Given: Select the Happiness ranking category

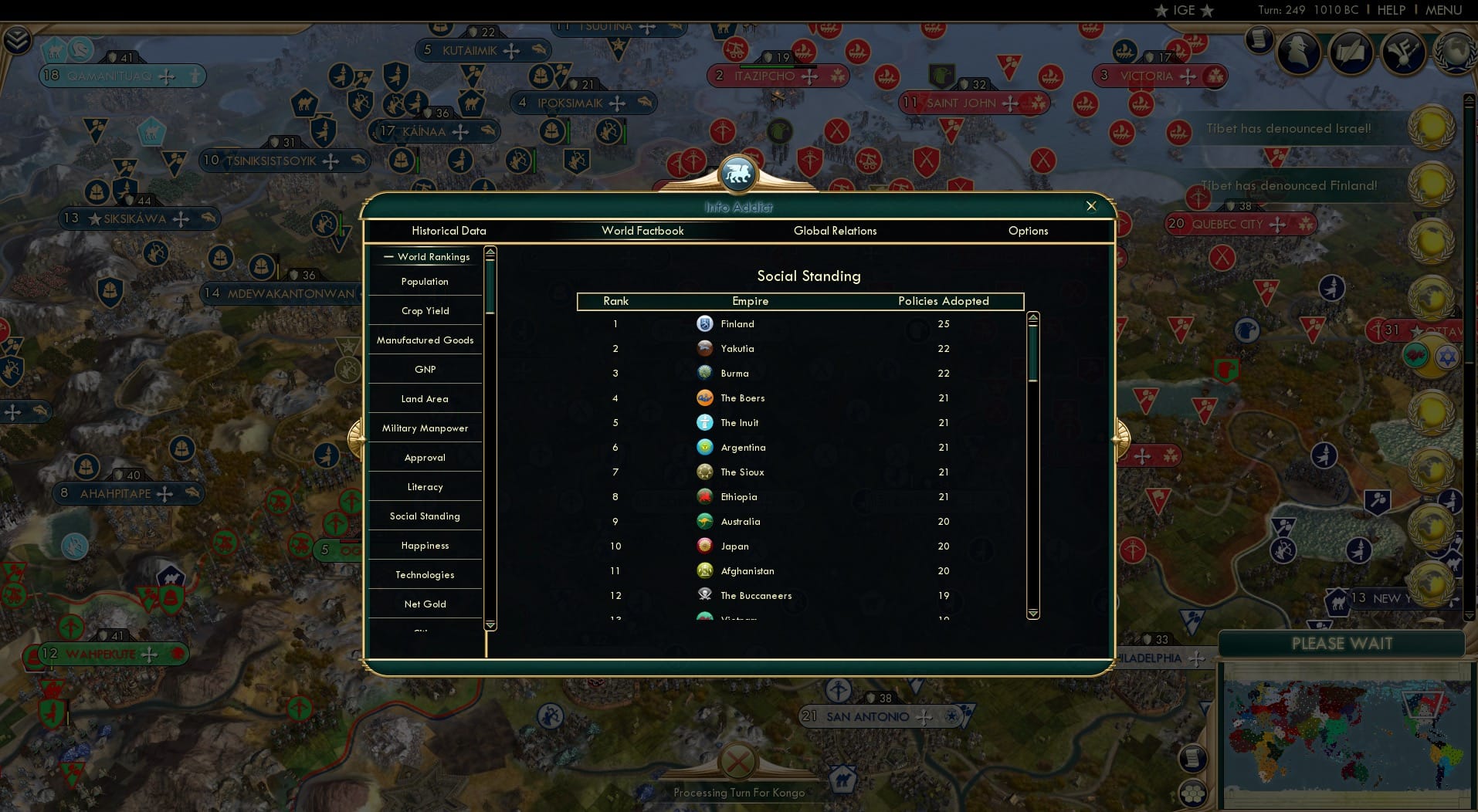Looking at the screenshot, I should pyautogui.click(x=425, y=545).
